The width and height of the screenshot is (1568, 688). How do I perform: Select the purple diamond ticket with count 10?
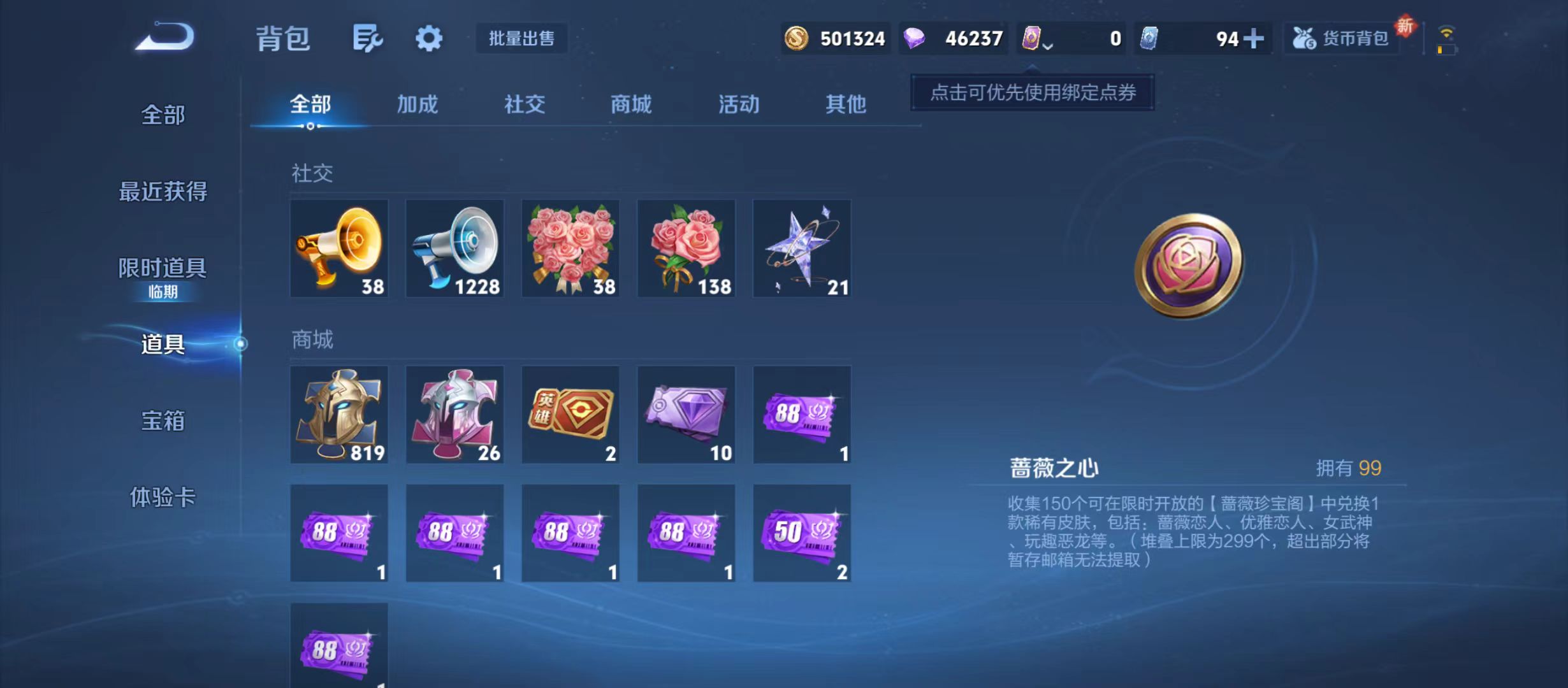coord(686,416)
